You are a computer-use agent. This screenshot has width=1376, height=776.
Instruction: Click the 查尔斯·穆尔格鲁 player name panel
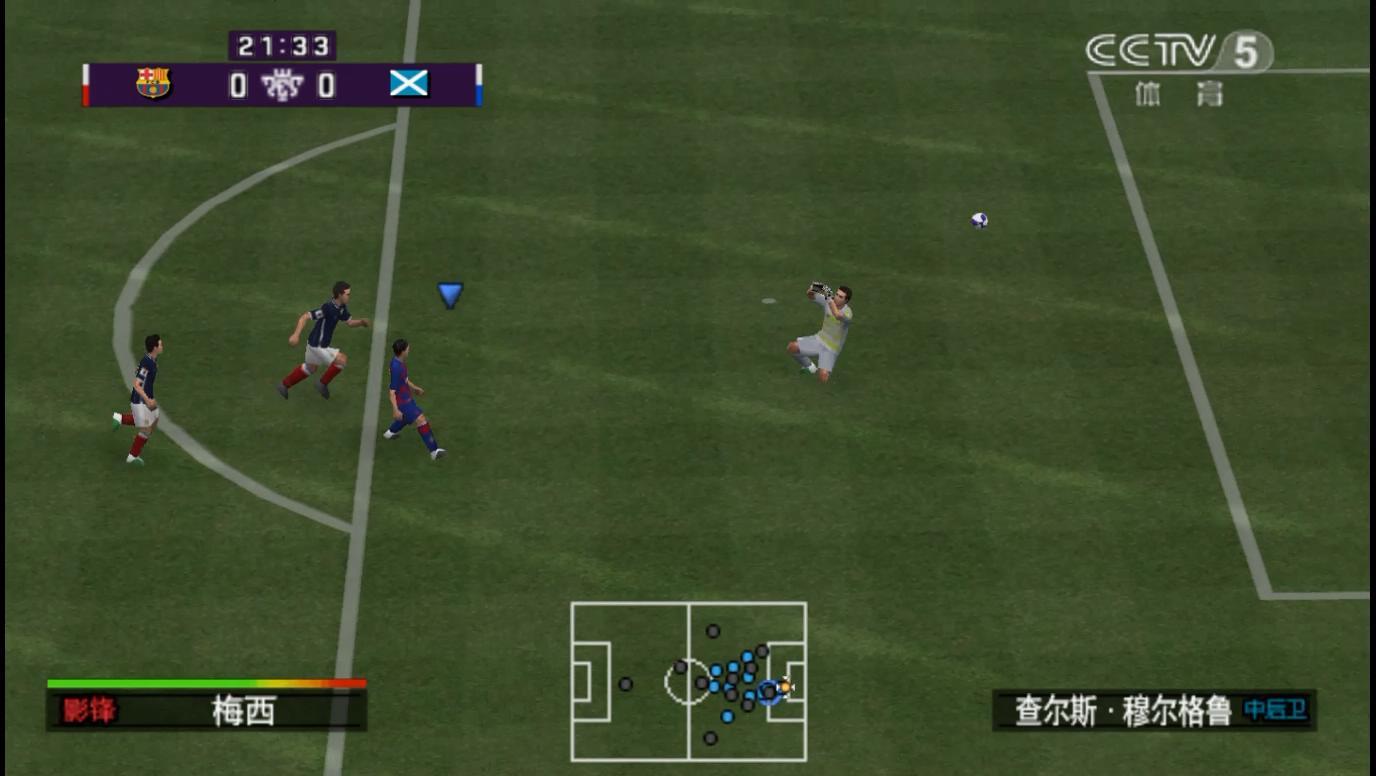[x=1153, y=710]
